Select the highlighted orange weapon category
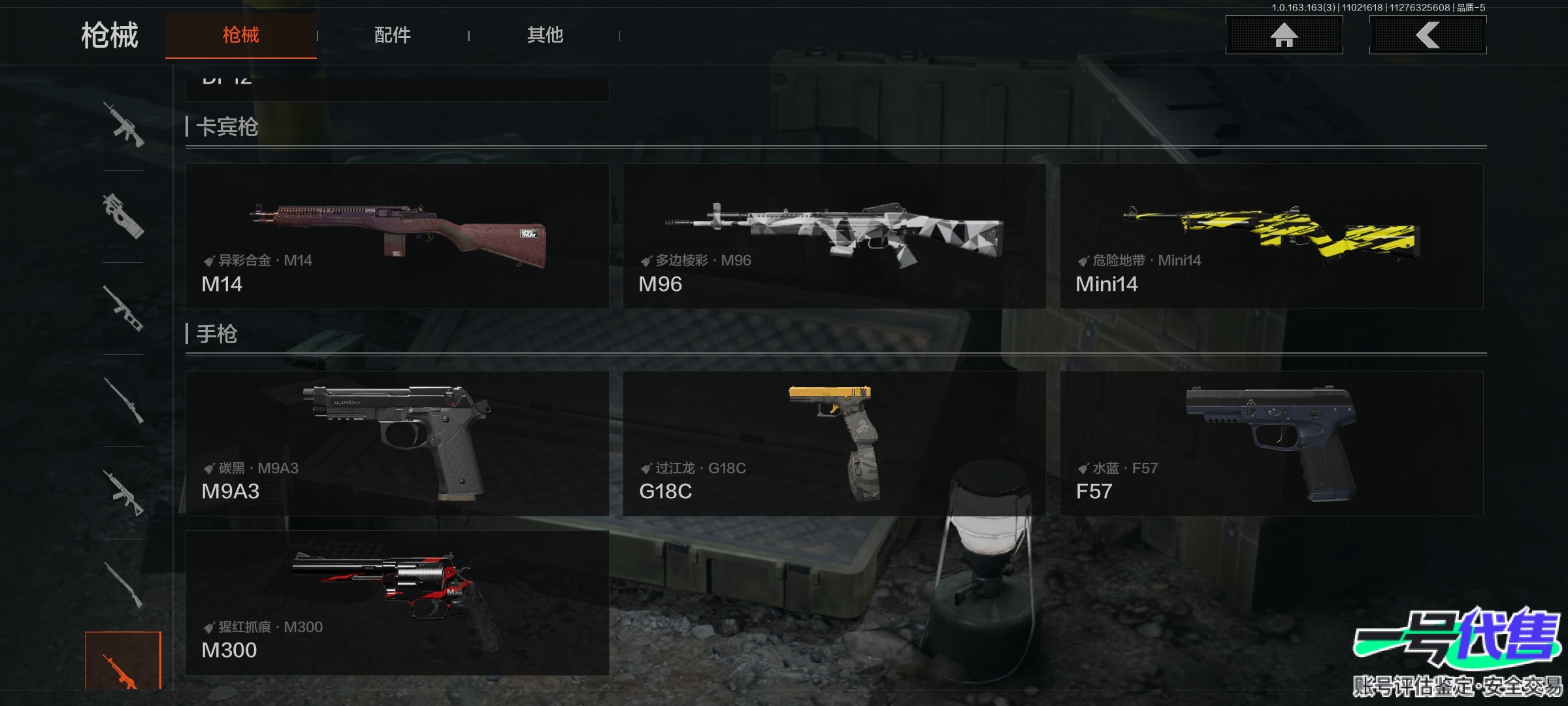Viewport: 1568px width, 706px height. [x=123, y=662]
